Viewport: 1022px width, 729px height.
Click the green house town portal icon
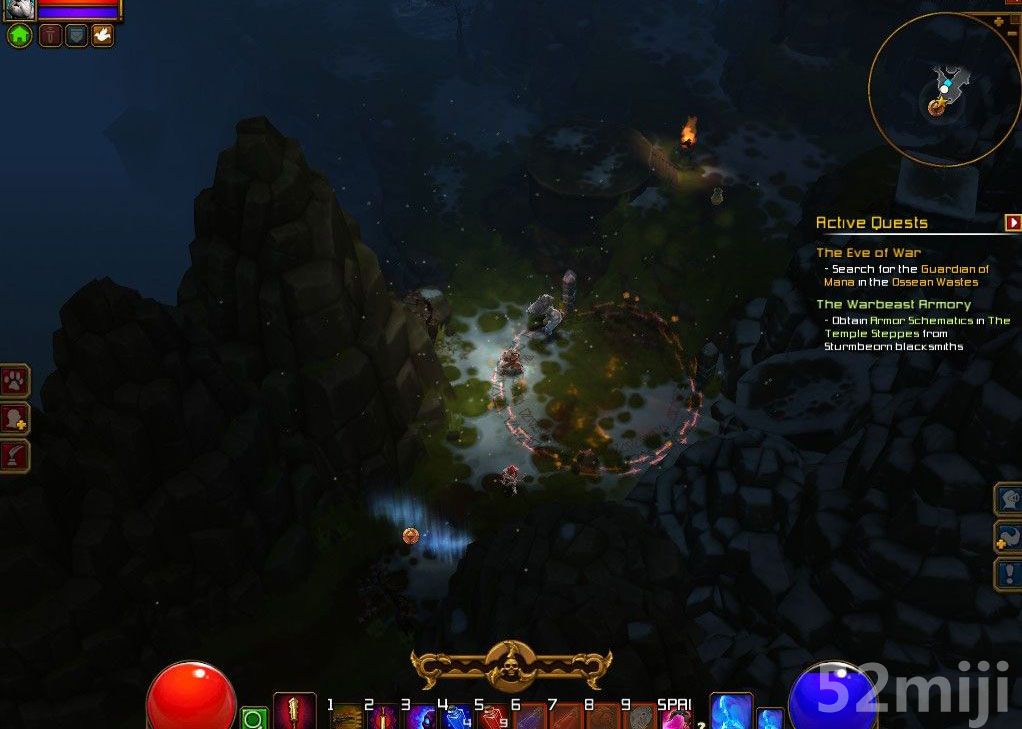(x=19, y=36)
